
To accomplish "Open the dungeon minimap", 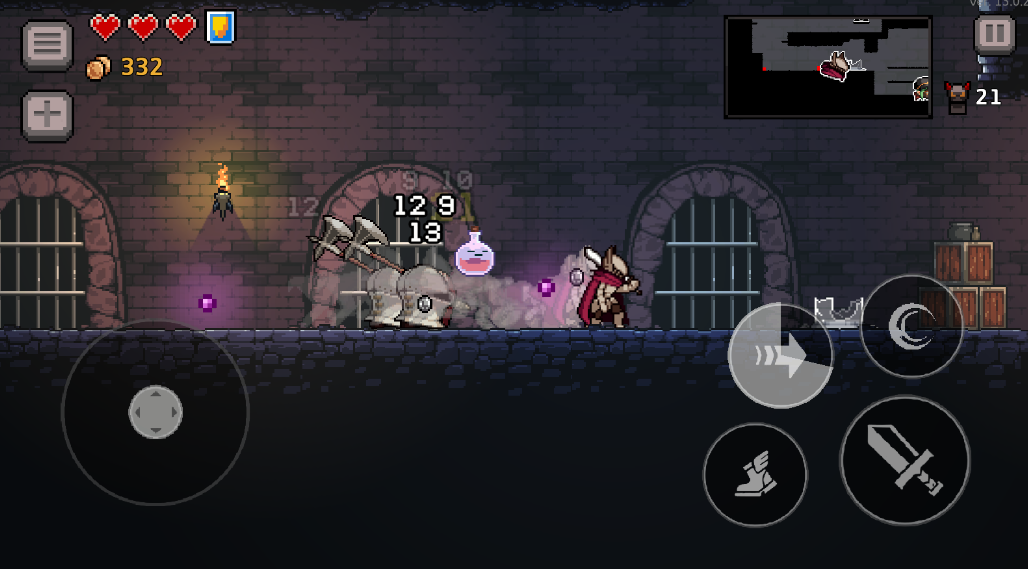I will point(828,67).
